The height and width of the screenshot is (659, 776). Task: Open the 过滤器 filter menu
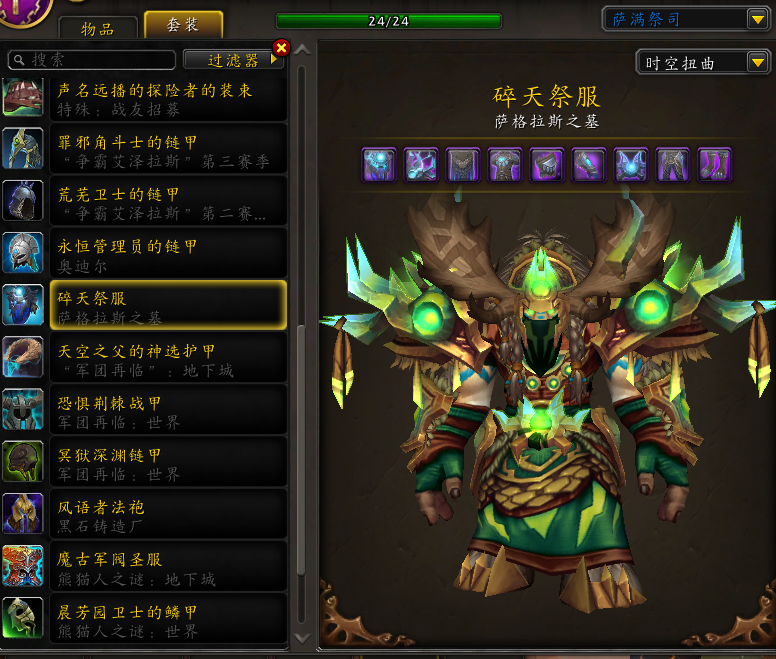pyautogui.click(x=234, y=60)
